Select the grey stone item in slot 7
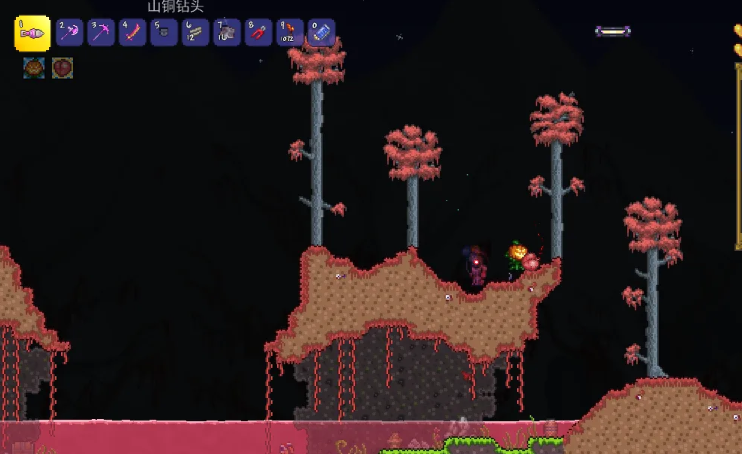The height and width of the screenshot is (454, 742). pyautogui.click(x=227, y=33)
